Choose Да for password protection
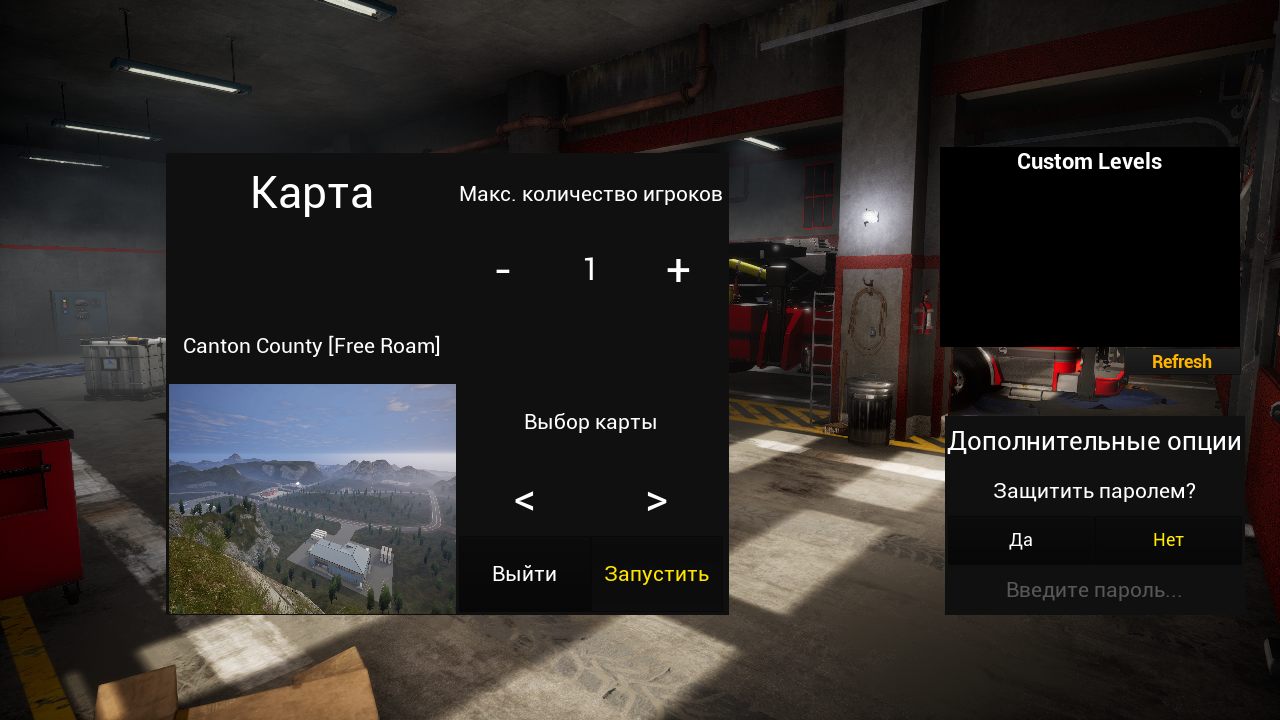 1020,540
